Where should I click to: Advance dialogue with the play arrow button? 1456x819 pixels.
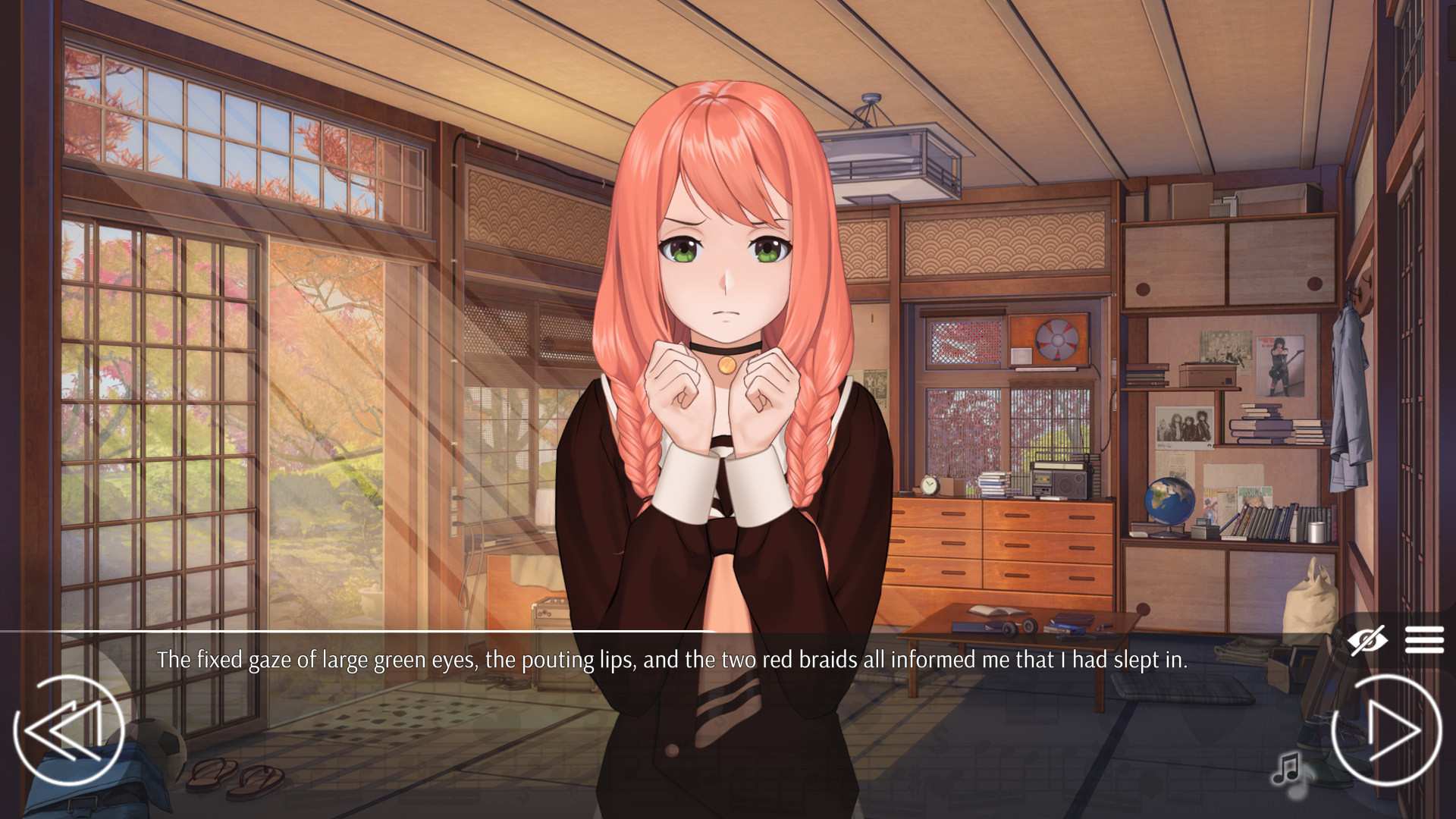pyautogui.click(x=1387, y=730)
